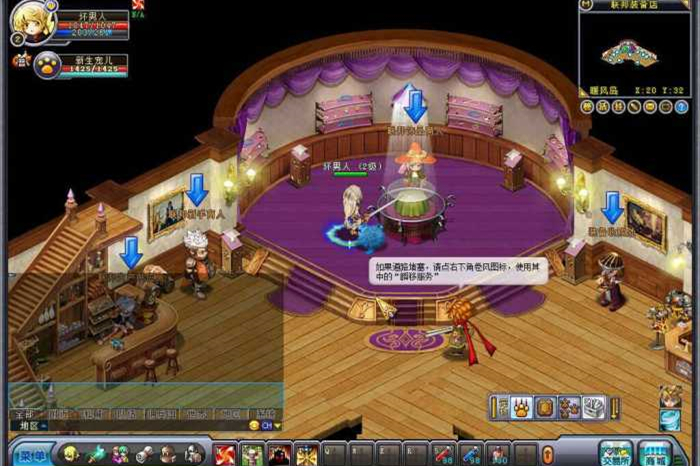Screen dimensions: 700x466
Task: Switch to the 系统 chat tab
Action: pos(264,412)
